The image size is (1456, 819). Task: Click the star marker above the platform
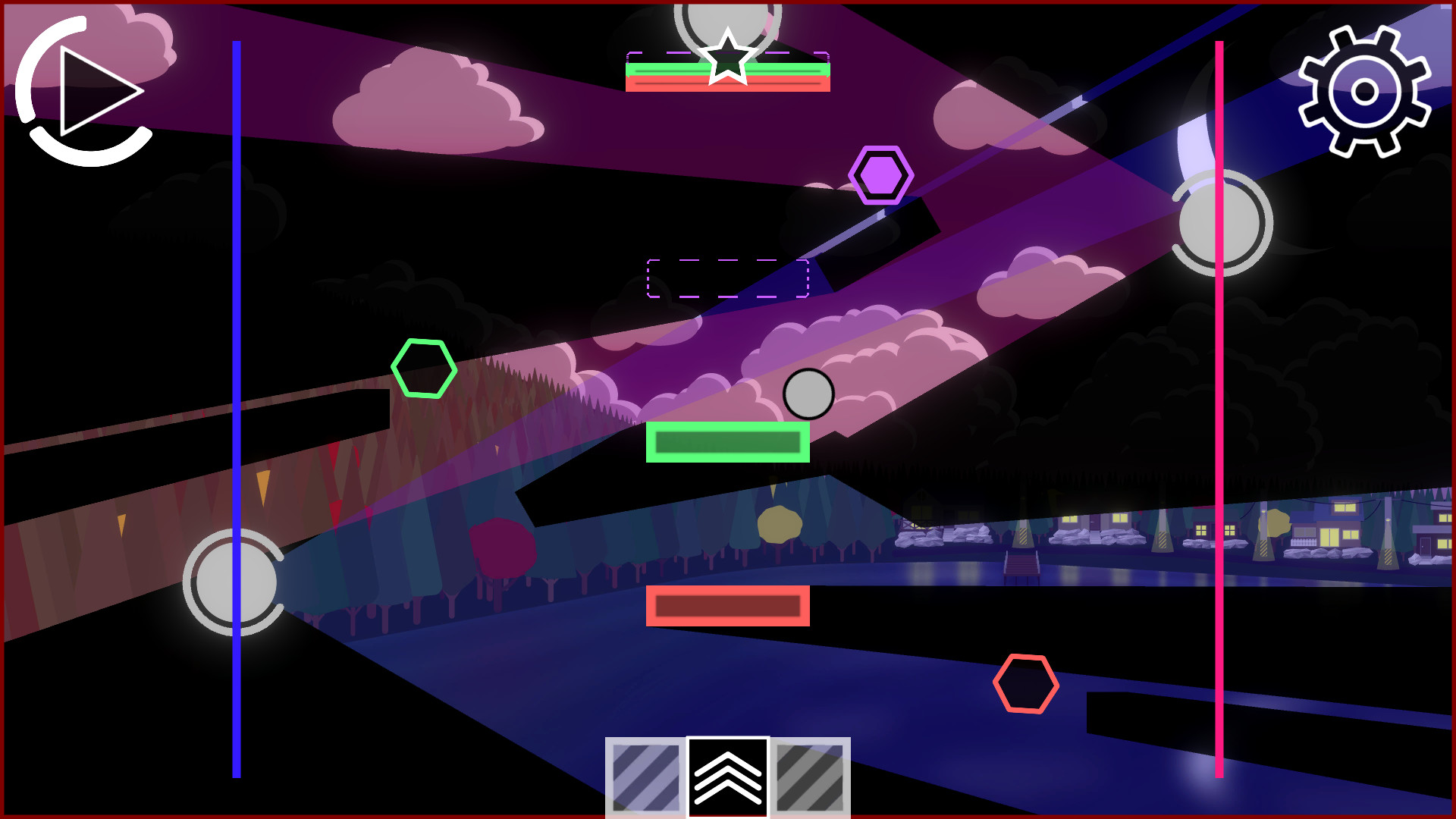pyautogui.click(x=726, y=57)
